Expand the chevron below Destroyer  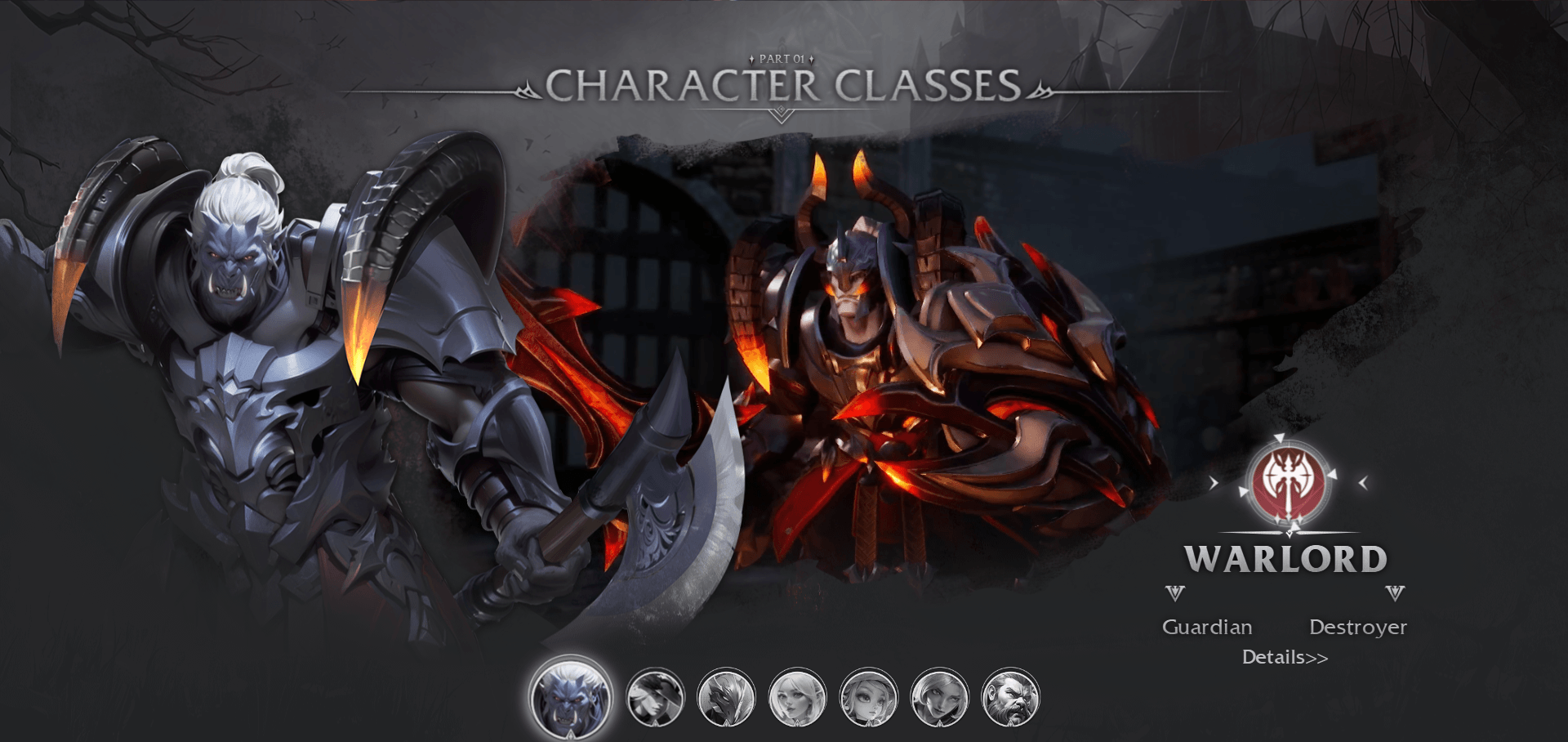(1394, 592)
